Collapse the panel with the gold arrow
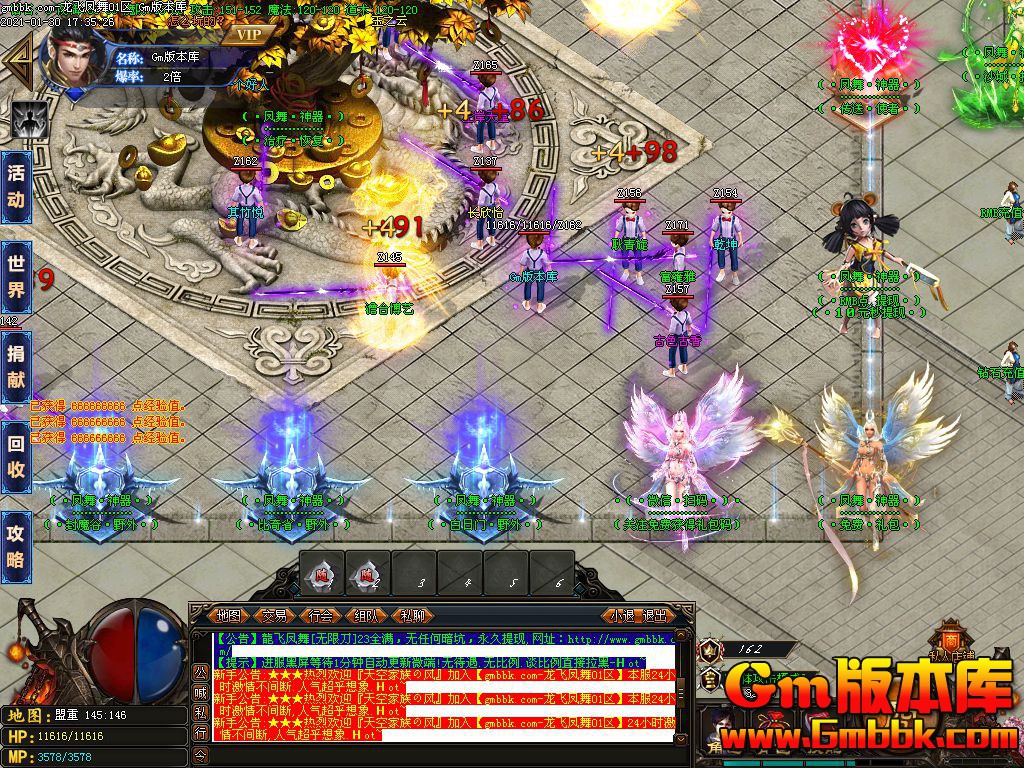The height and width of the screenshot is (768, 1024). point(16,60)
